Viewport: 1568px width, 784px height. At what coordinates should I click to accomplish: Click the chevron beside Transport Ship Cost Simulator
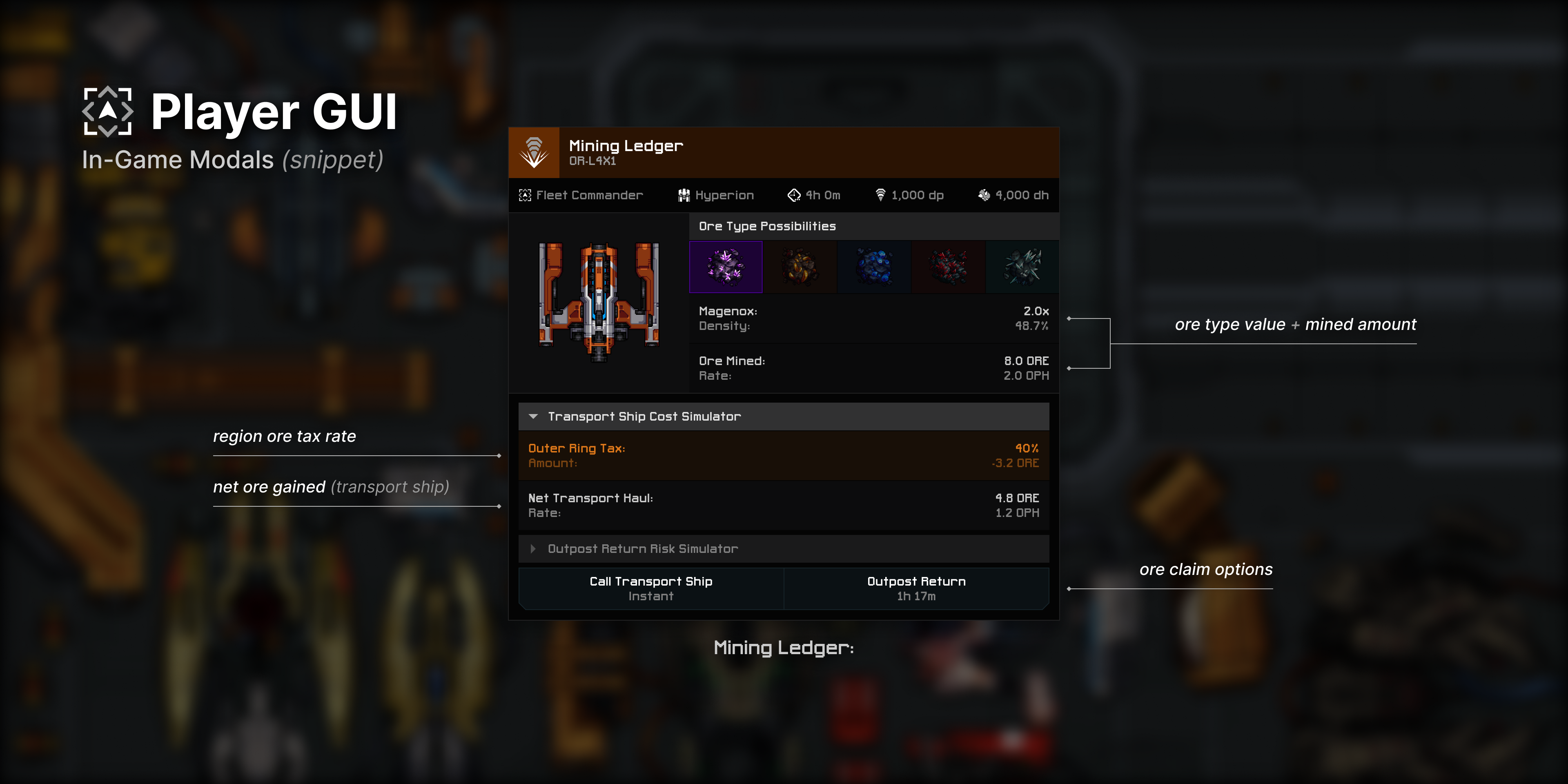534,416
